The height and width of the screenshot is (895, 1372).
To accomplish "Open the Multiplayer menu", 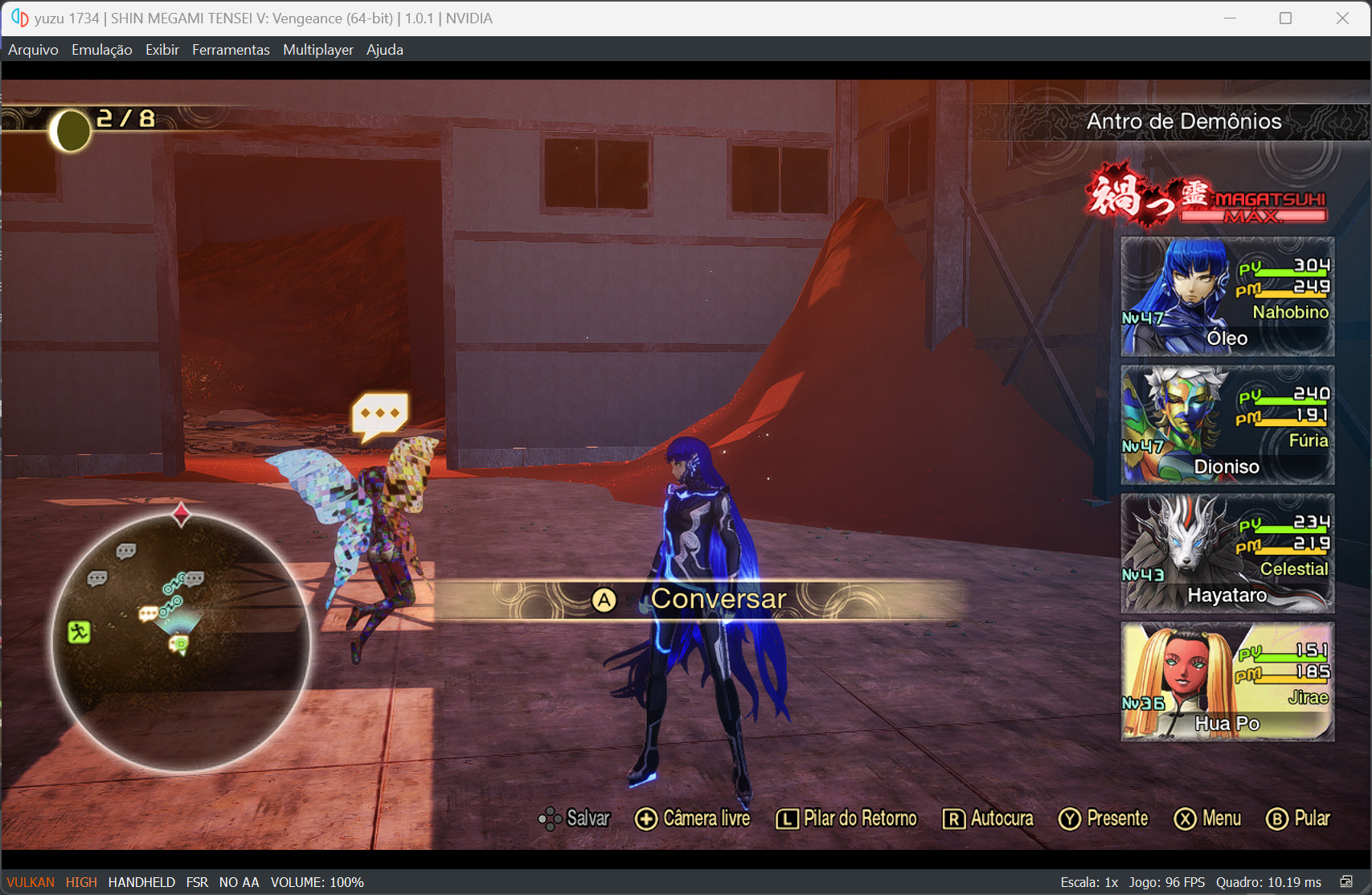I will coord(317,49).
